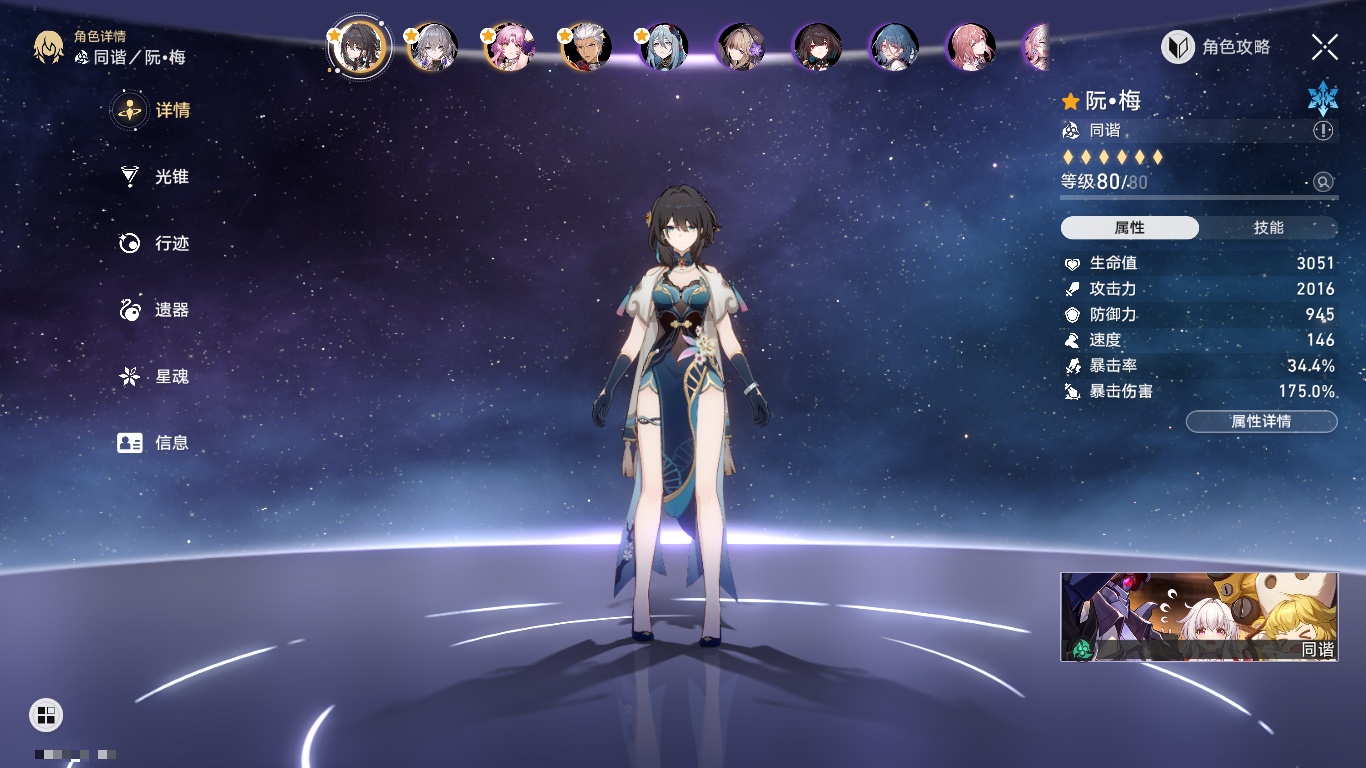Switch to the 技能 skills tab
Viewport: 1366px width, 768px height.
pyautogui.click(x=1268, y=228)
